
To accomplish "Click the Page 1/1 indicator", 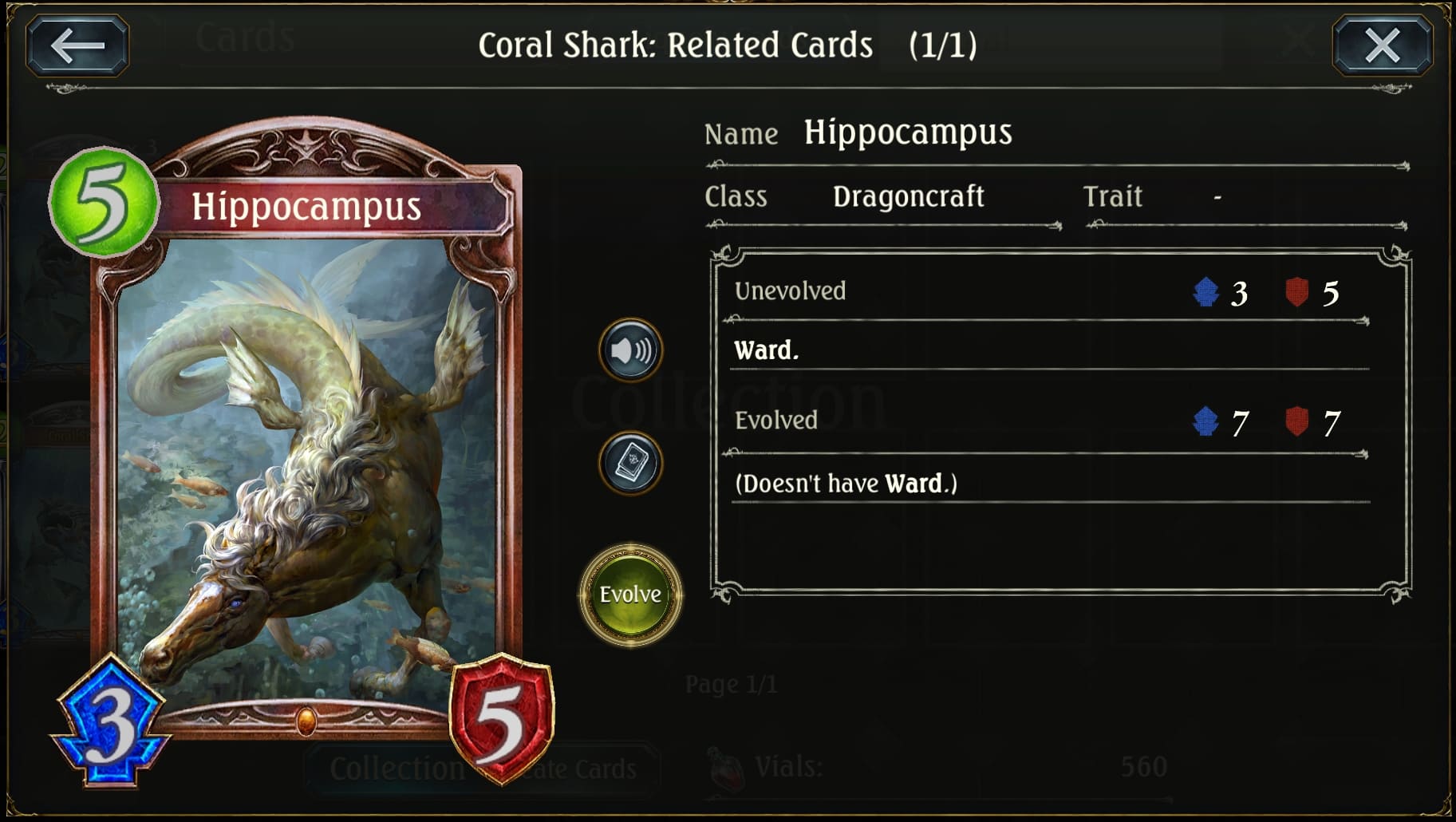I will pyautogui.click(x=732, y=683).
